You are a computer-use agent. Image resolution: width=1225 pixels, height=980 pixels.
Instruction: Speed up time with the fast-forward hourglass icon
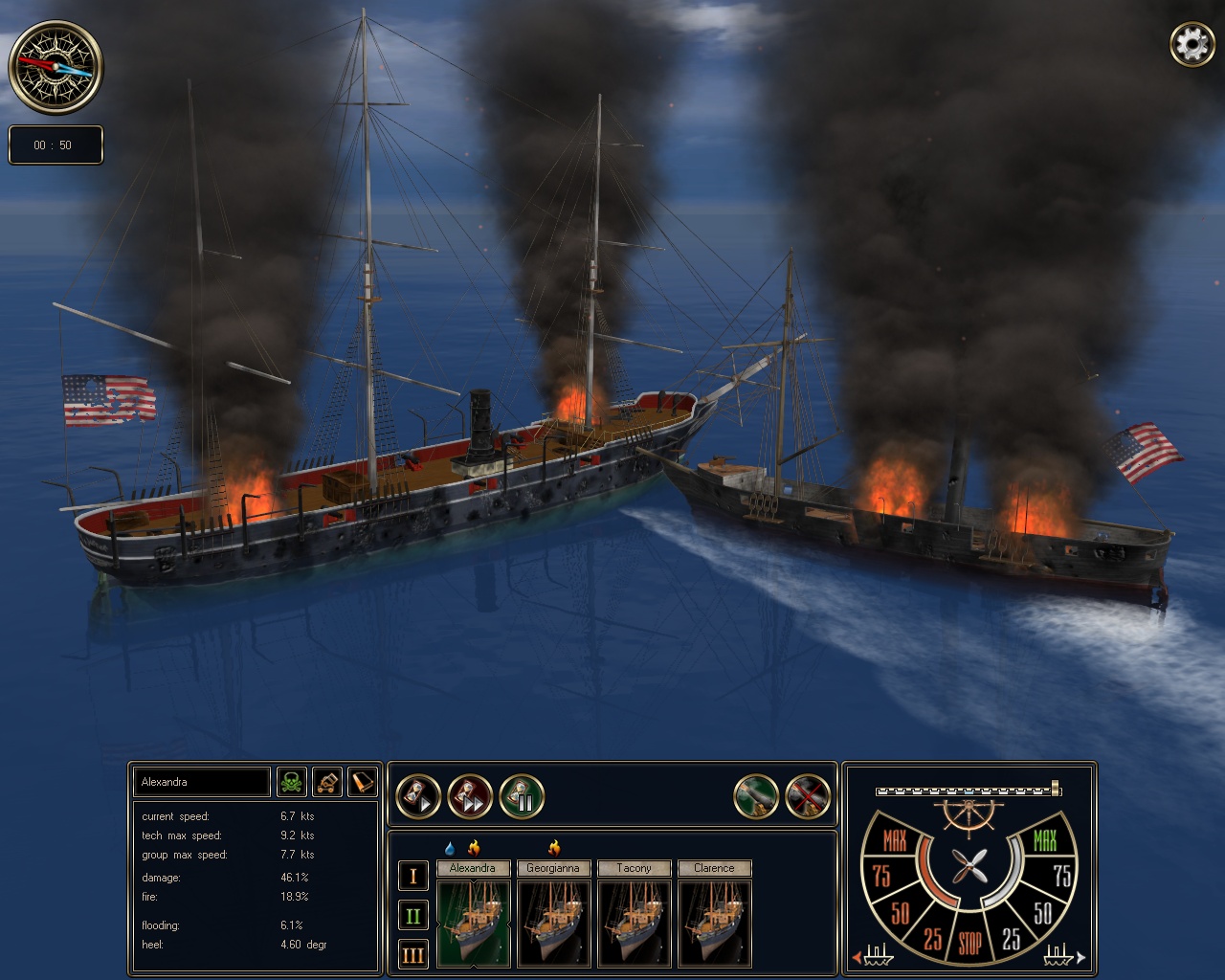[471, 795]
